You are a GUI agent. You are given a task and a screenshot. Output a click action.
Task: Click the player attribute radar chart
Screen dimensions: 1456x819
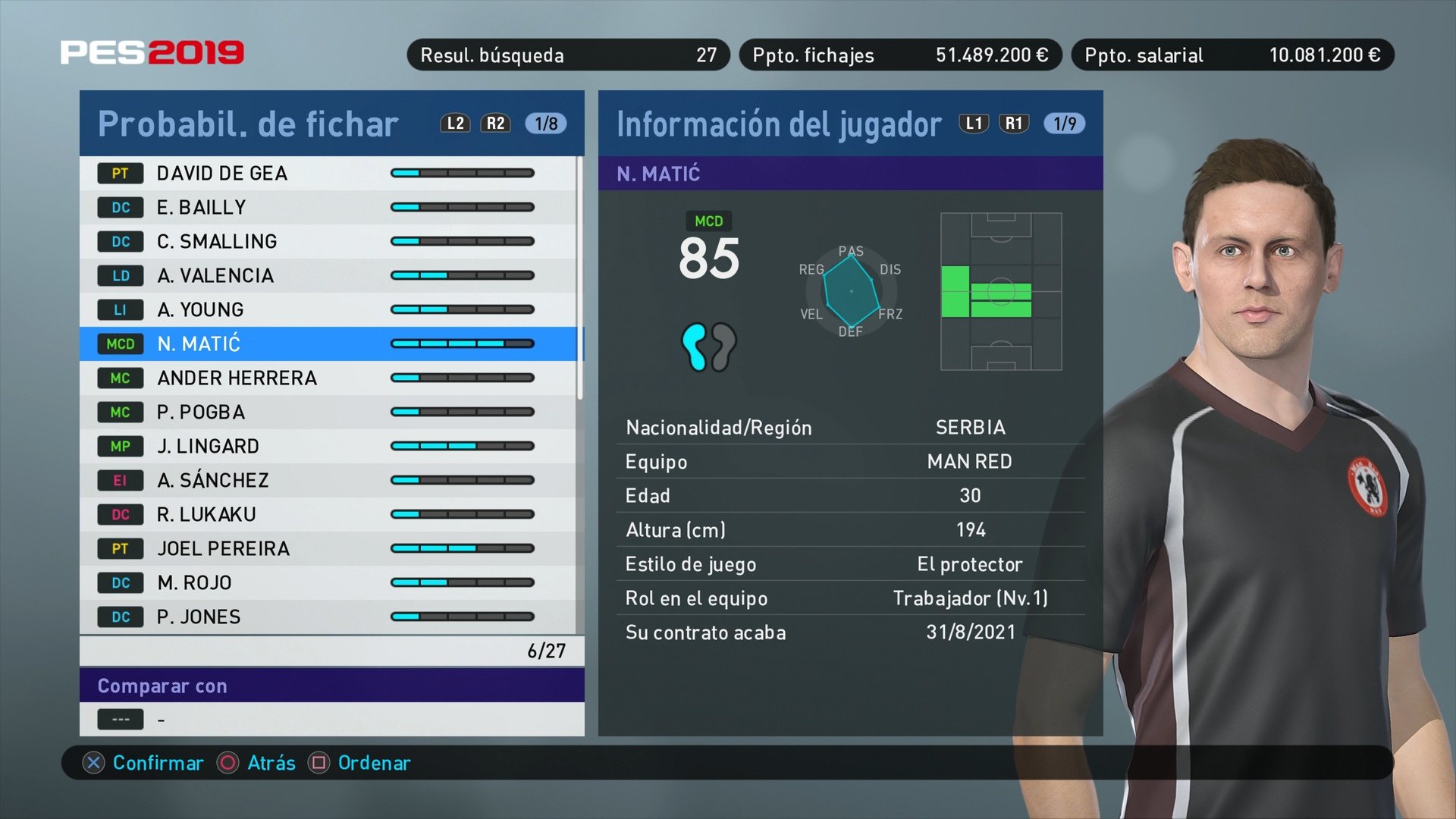point(853,290)
